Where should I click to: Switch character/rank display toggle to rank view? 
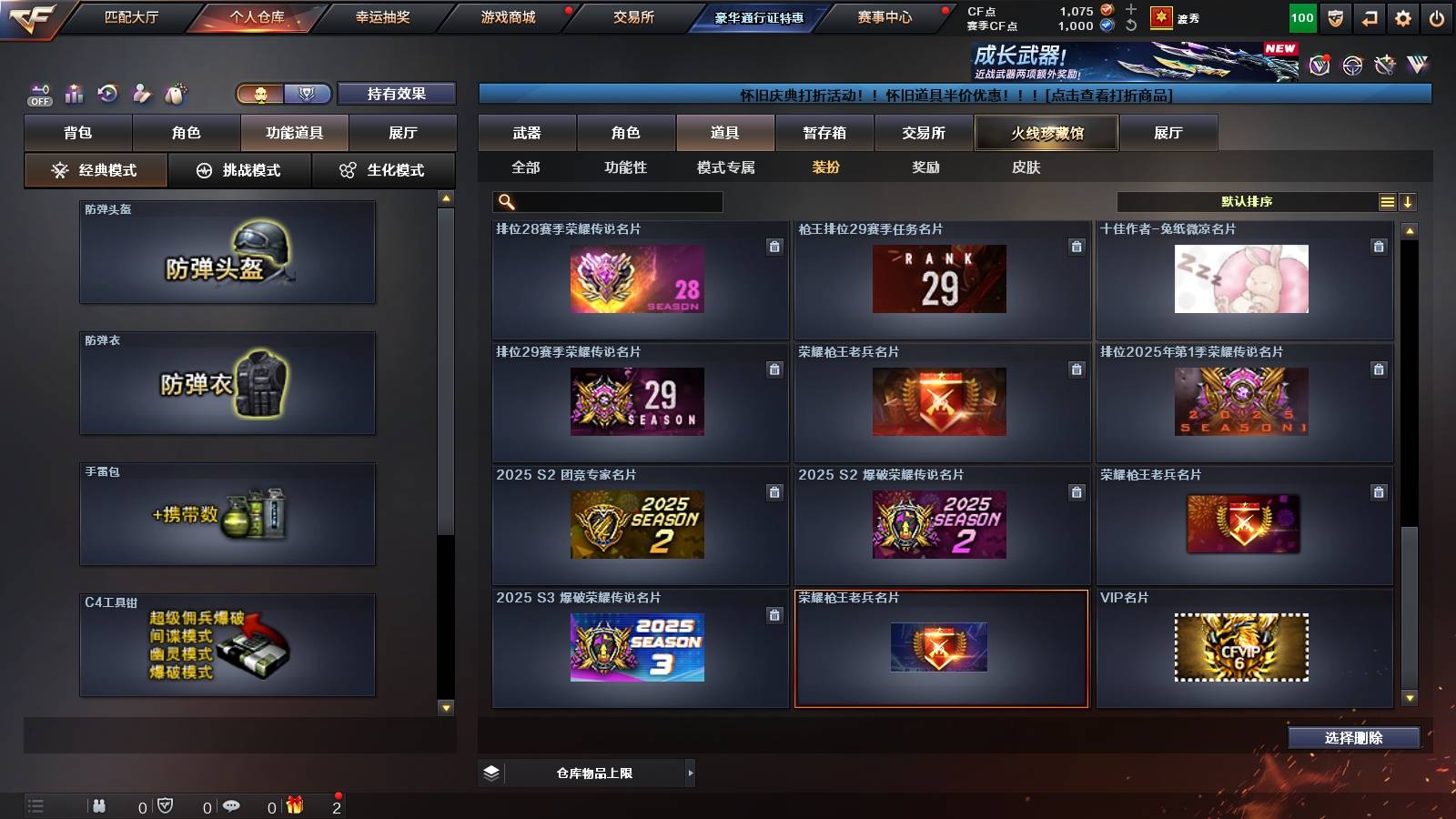tap(308, 93)
